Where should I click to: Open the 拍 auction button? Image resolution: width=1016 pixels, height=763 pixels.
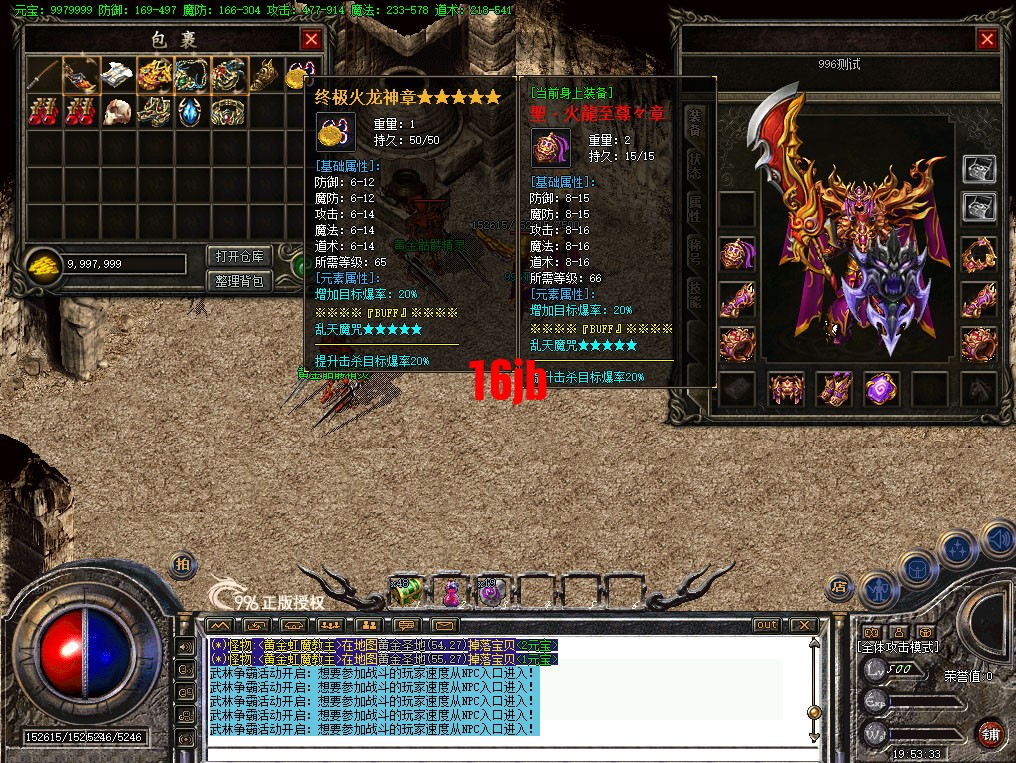tap(182, 564)
